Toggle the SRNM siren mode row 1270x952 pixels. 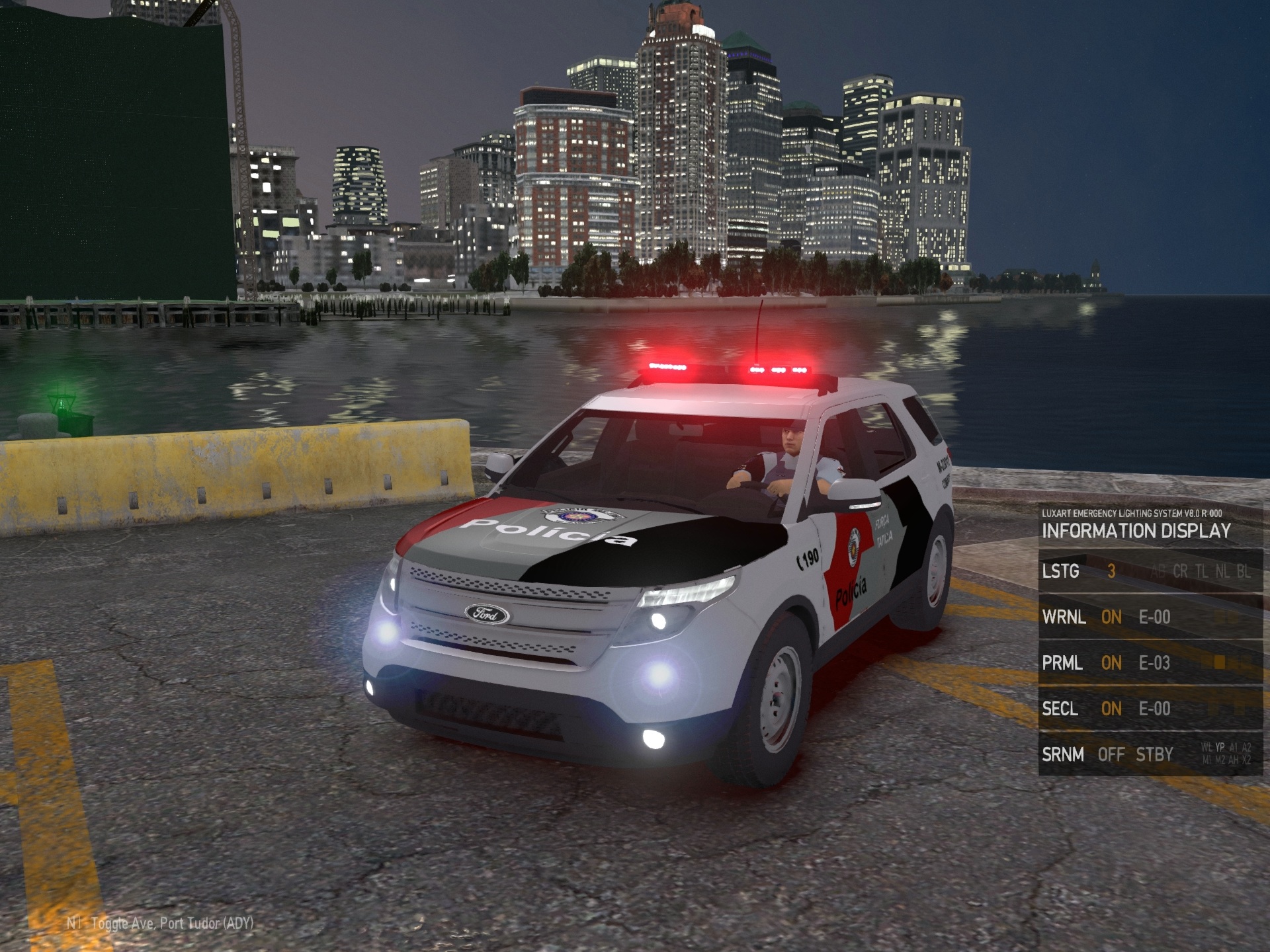tap(1148, 754)
